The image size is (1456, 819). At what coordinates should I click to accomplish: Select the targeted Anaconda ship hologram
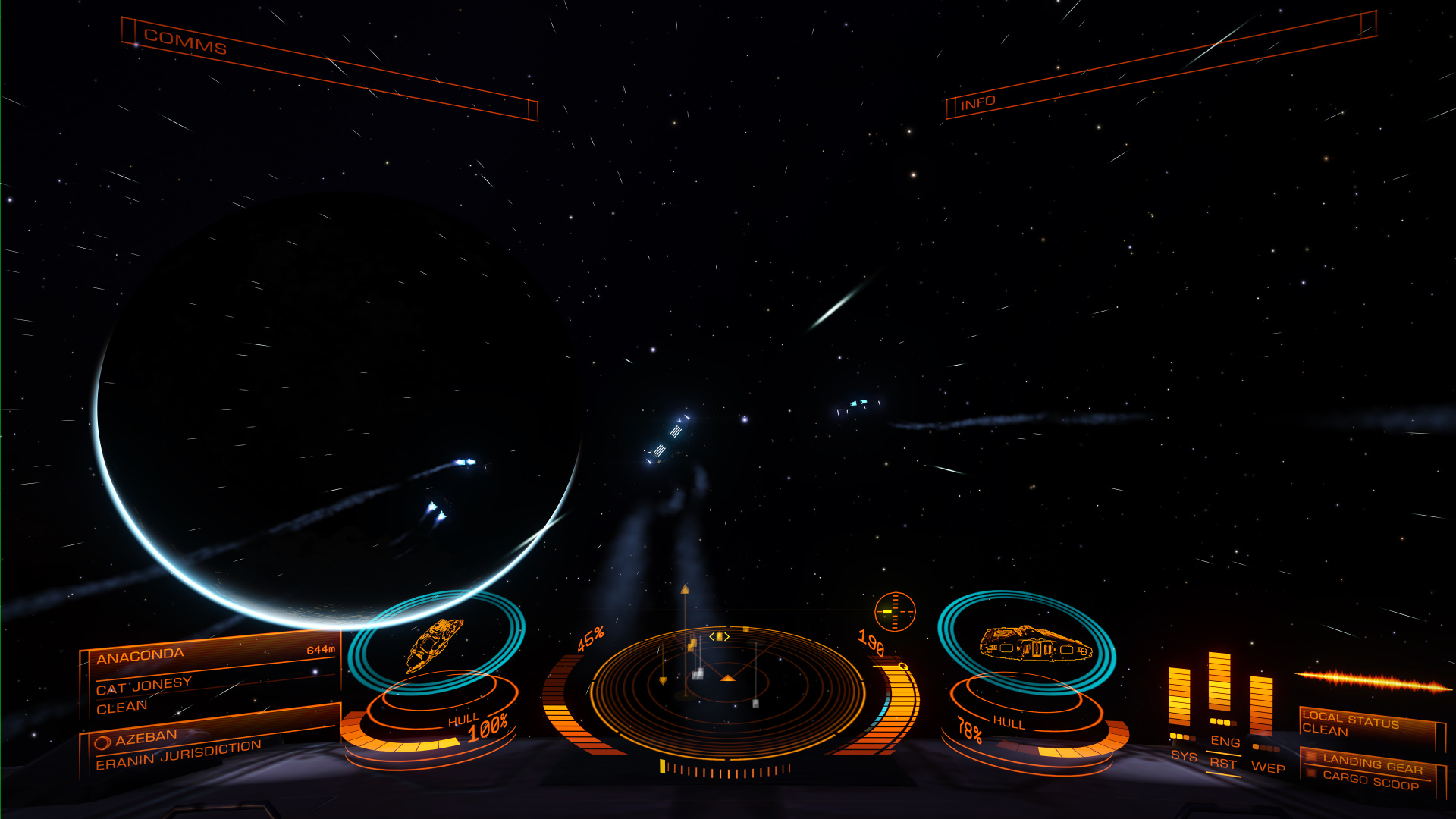pos(435,643)
